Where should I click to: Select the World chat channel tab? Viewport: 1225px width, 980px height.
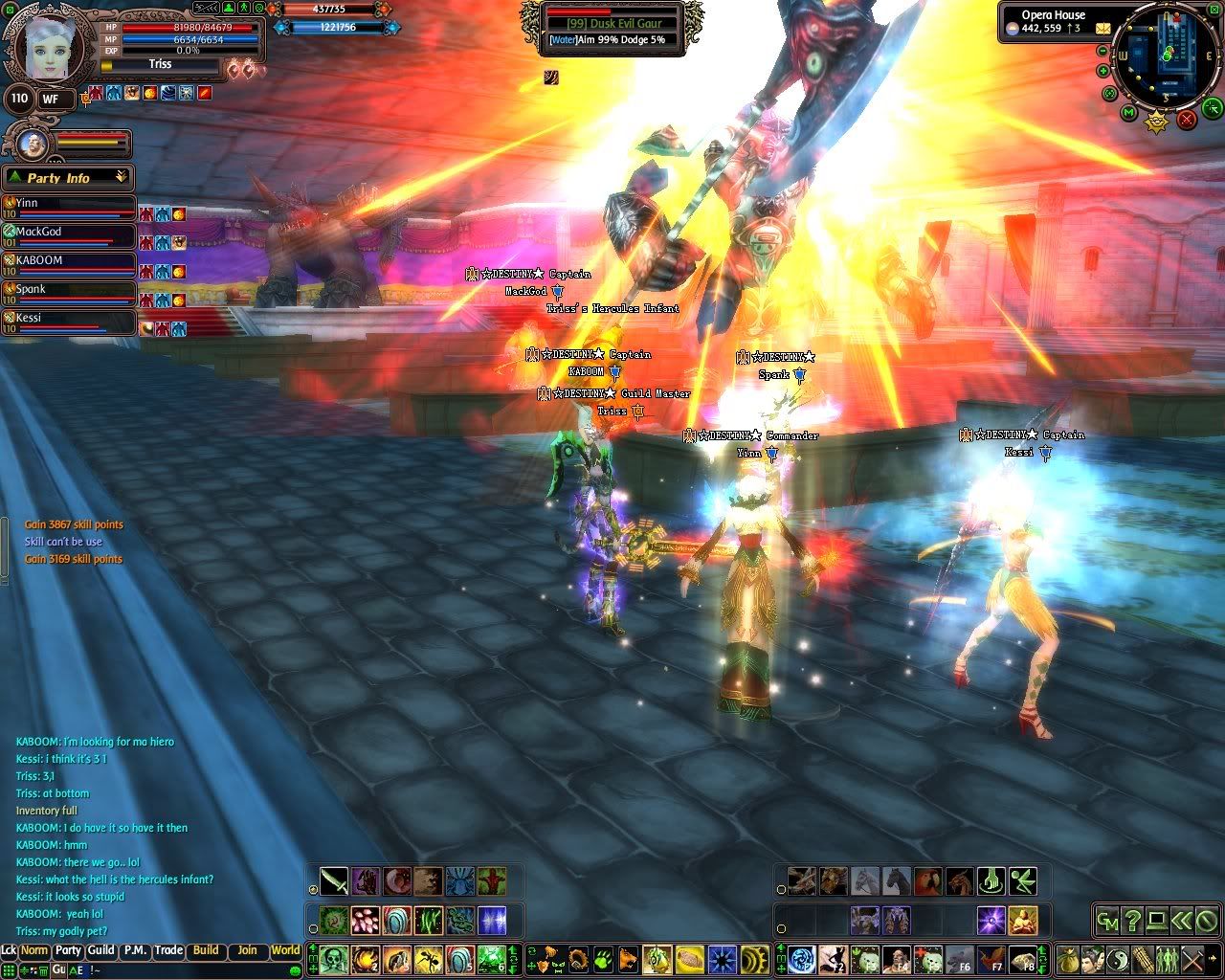pos(285,950)
